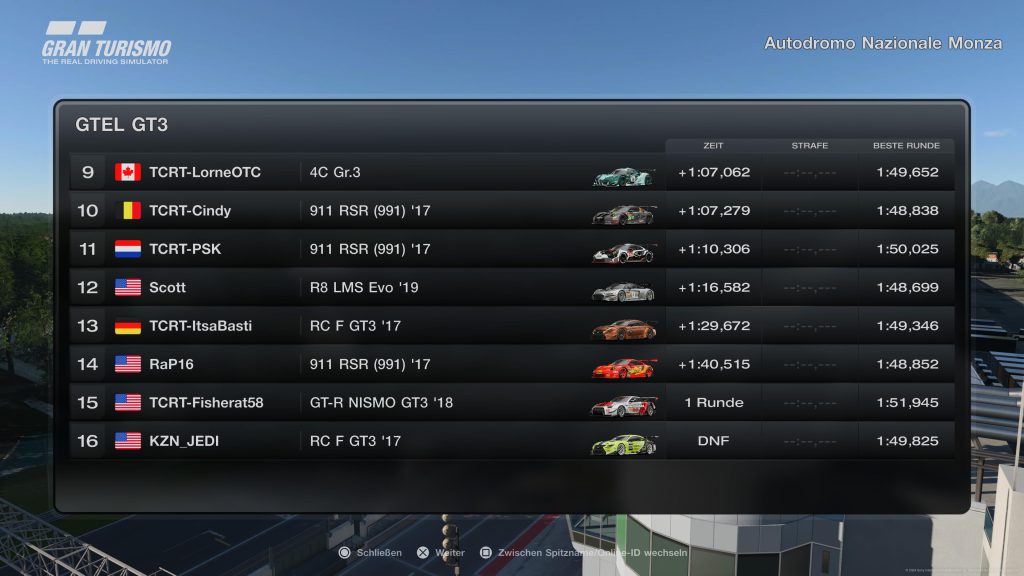1024x576 pixels.
Task: Select the KZN_JEDI DNF row
Action: pos(510,441)
